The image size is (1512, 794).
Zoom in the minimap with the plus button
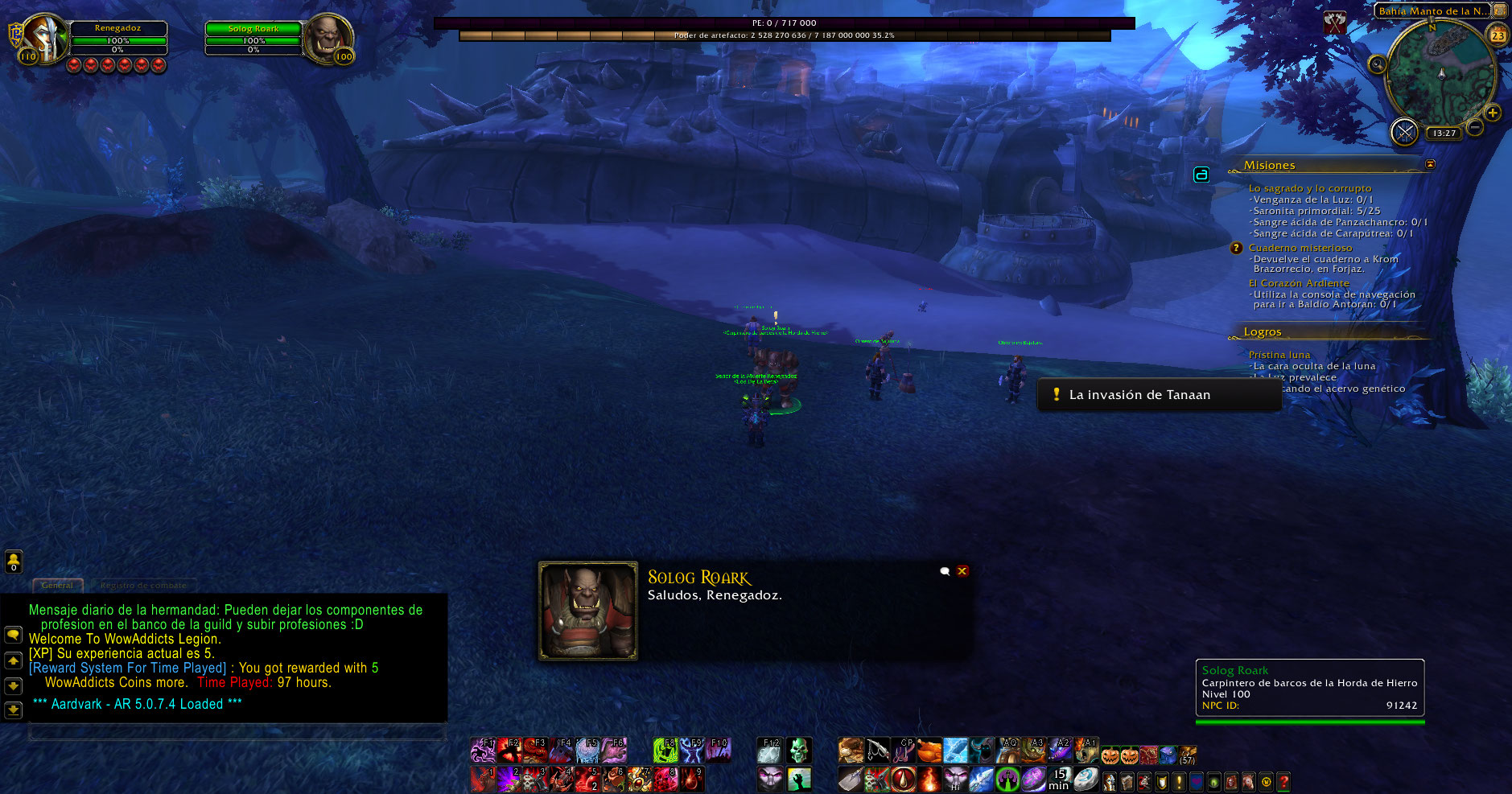point(1493,113)
